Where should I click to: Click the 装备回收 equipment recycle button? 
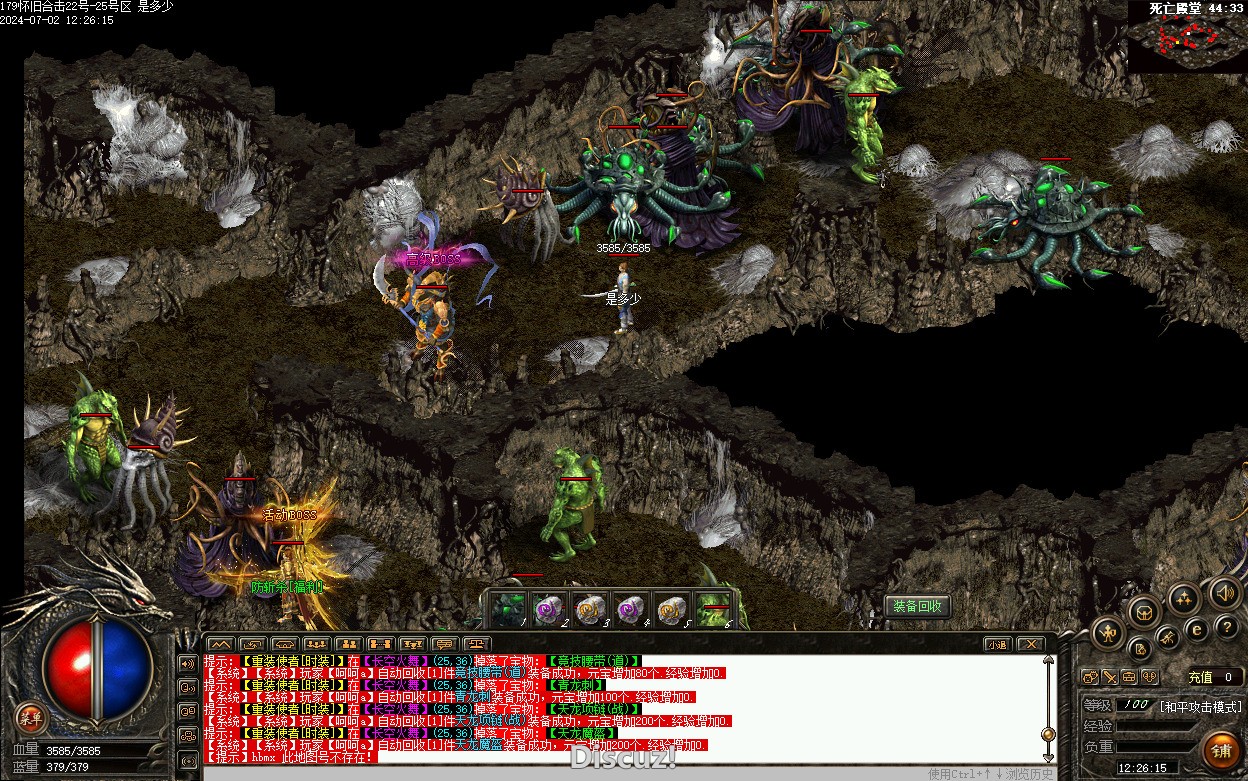pos(917,606)
